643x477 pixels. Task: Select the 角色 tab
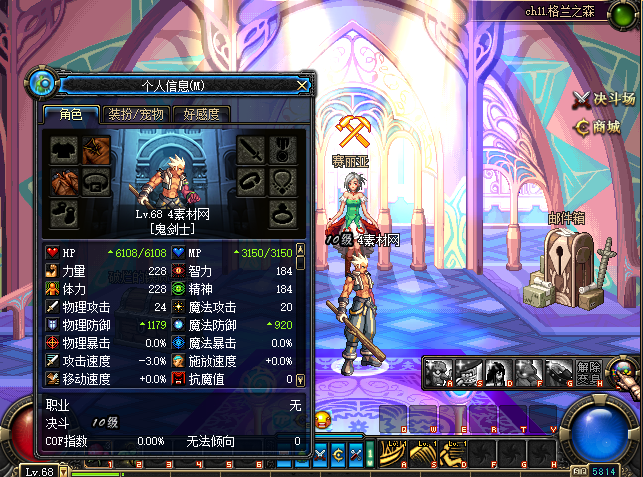[69, 114]
